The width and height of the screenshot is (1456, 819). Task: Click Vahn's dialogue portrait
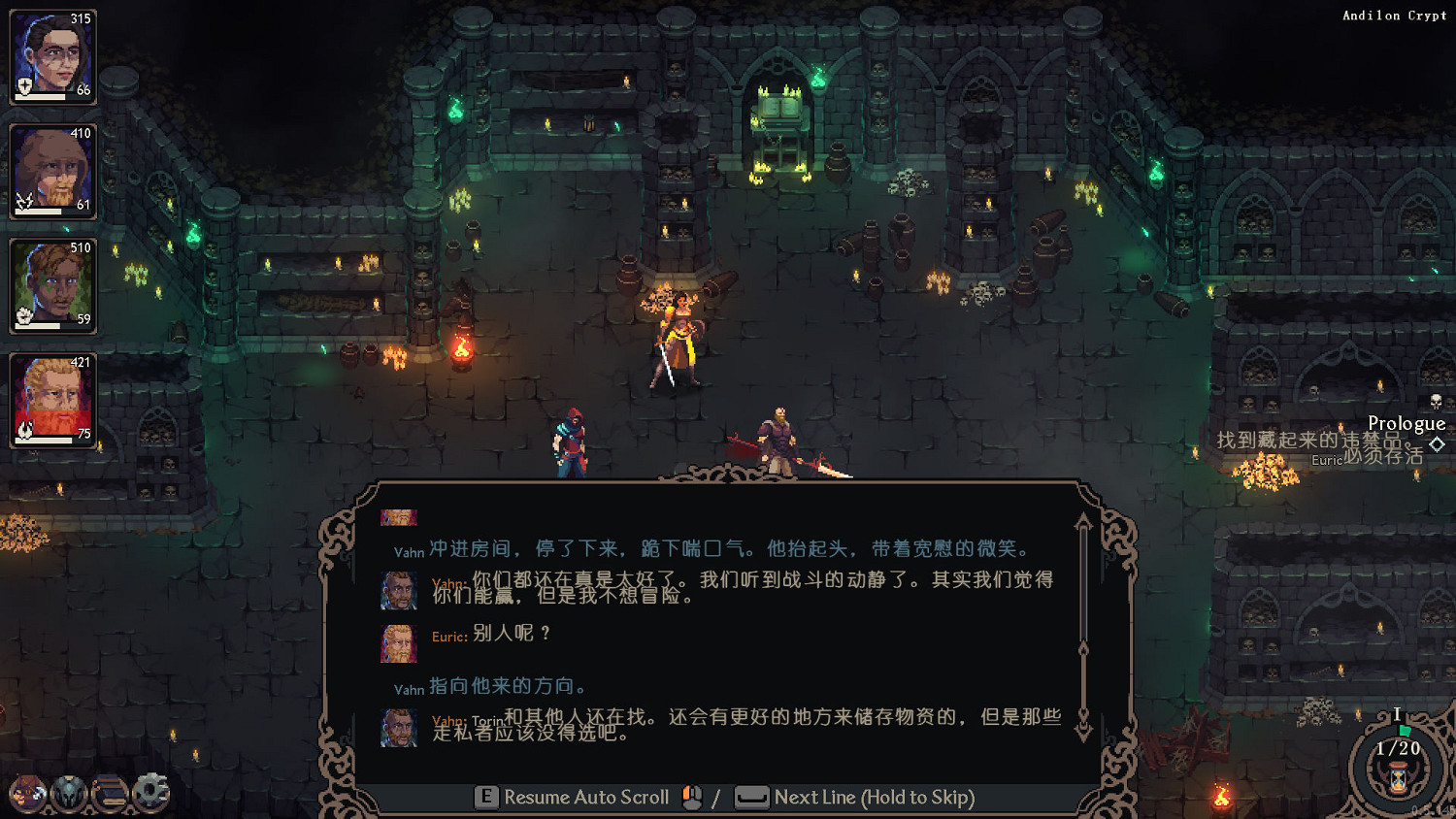tap(399, 592)
